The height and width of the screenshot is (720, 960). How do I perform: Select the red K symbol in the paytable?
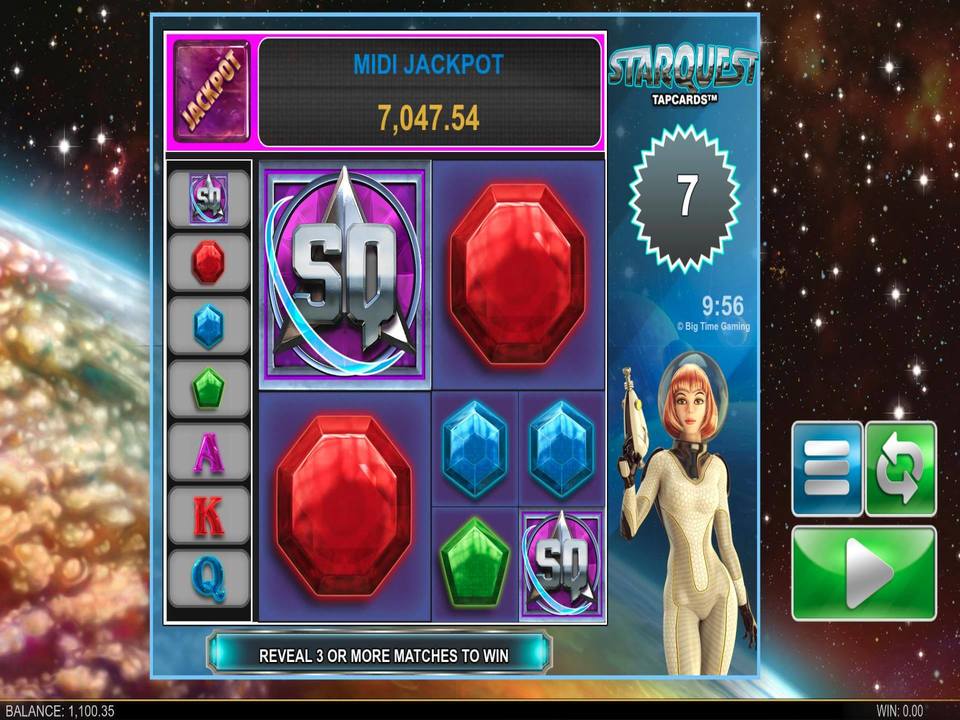[208, 516]
